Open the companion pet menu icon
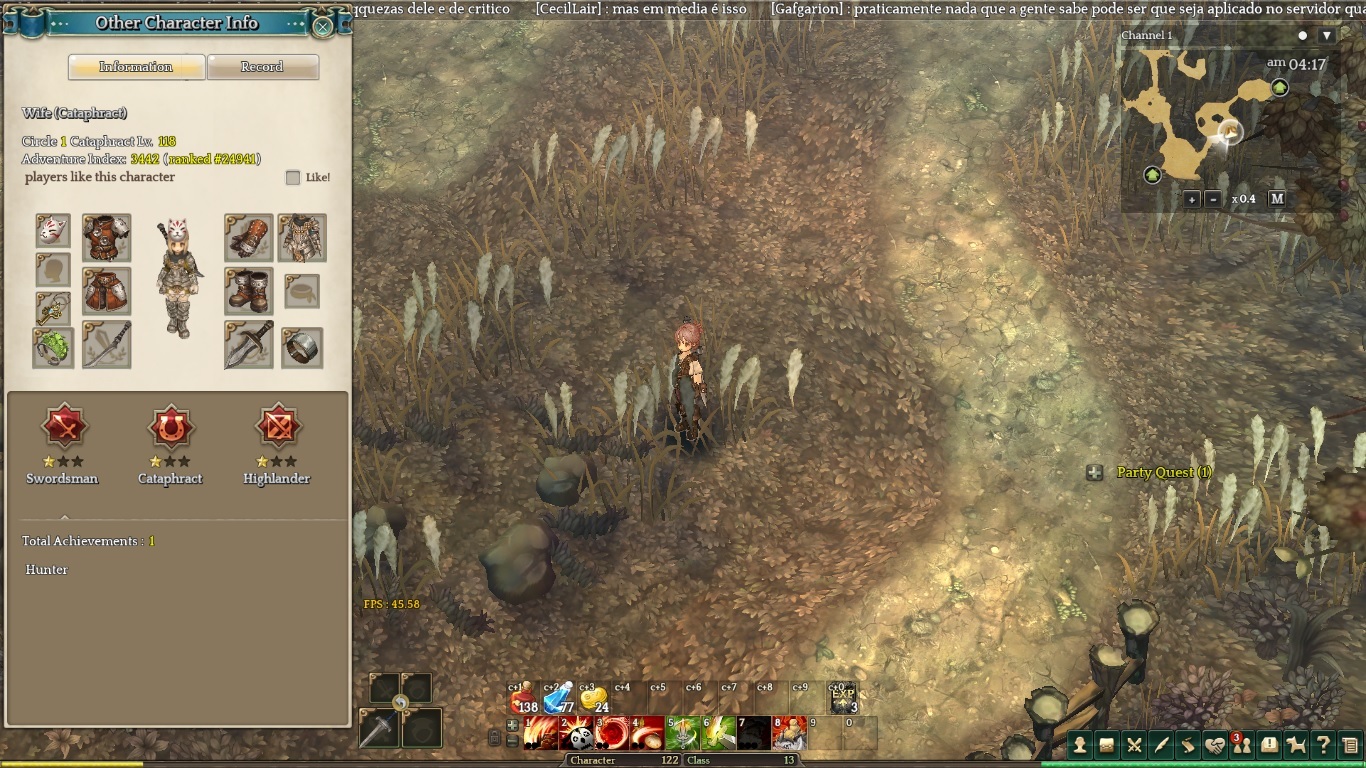Screen dimensions: 1366x768 coord(1296,745)
